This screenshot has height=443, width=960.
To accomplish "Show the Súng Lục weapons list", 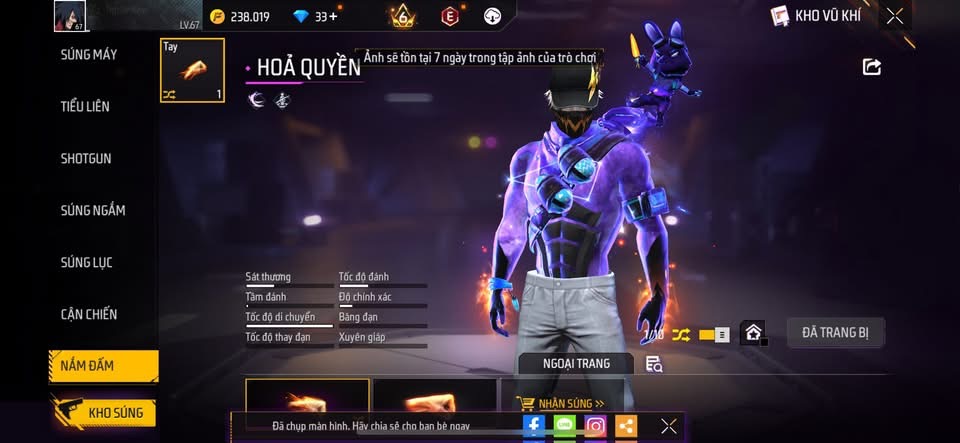I will tap(87, 262).
